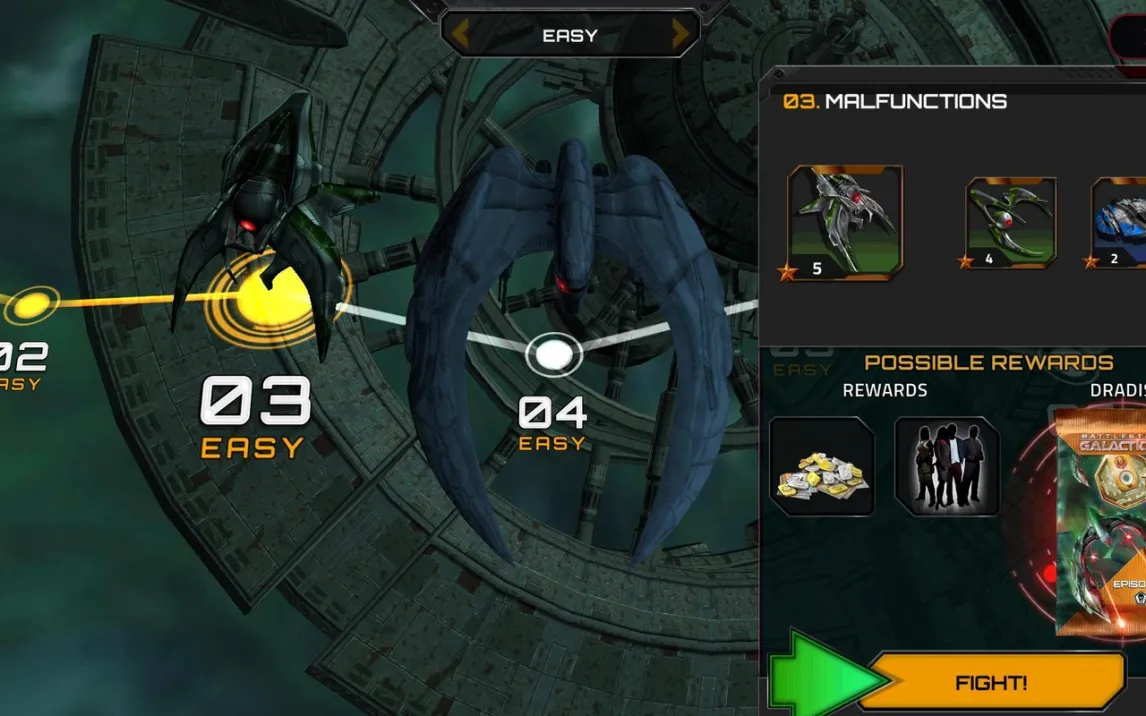Select the previous difficulty with the left arrow
This screenshot has height=716, width=1146.
[460, 35]
